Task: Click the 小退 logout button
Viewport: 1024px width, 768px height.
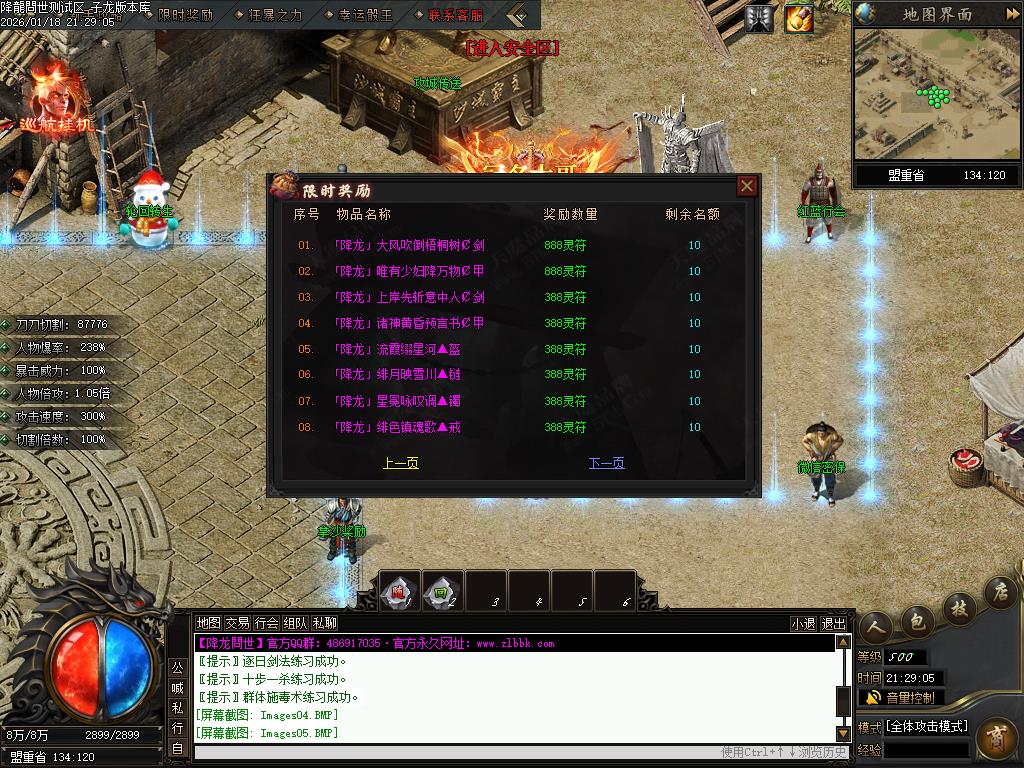Action: coord(803,623)
